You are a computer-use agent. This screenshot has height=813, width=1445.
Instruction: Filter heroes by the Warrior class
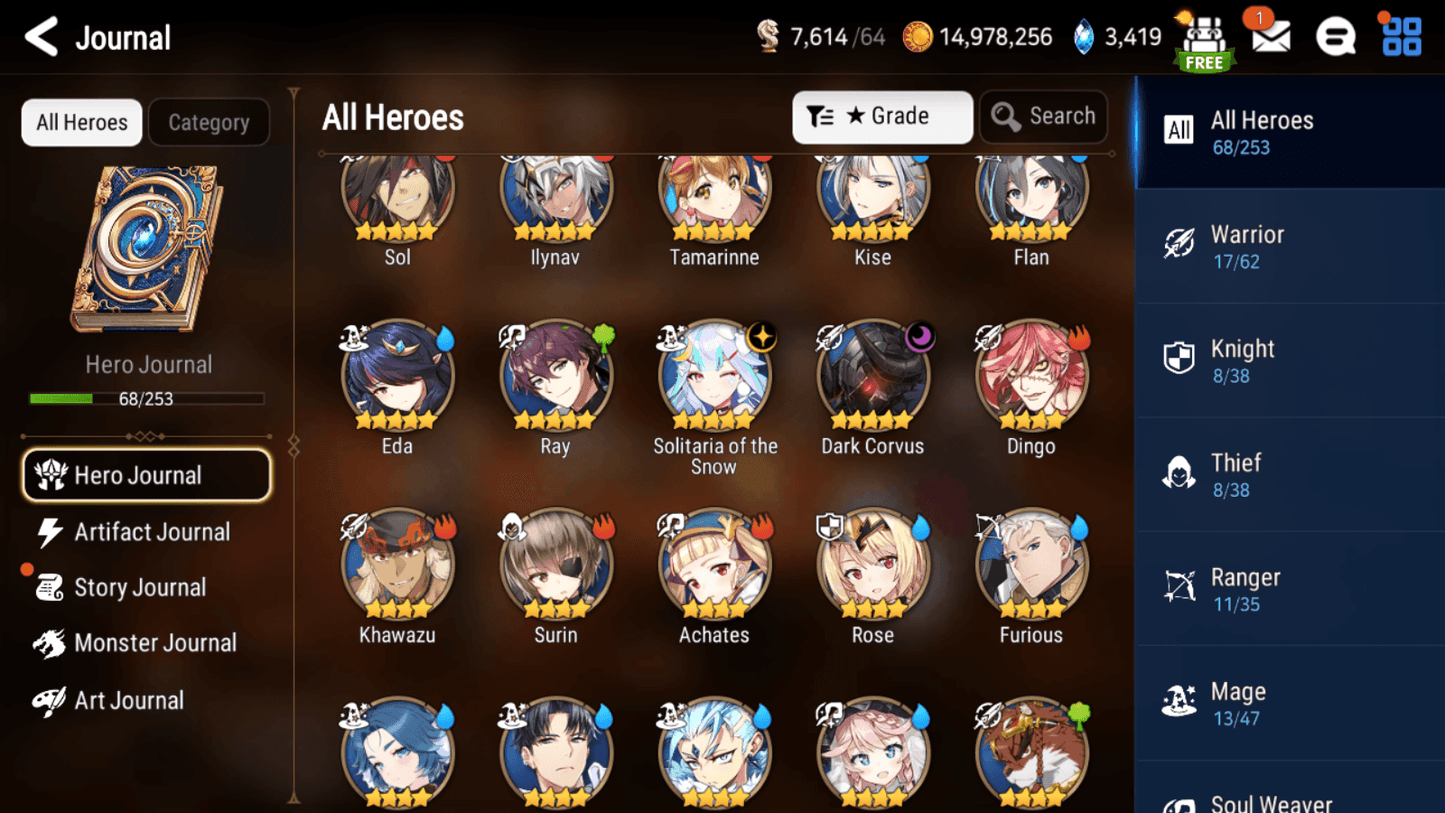click(x=1290, y=245)
